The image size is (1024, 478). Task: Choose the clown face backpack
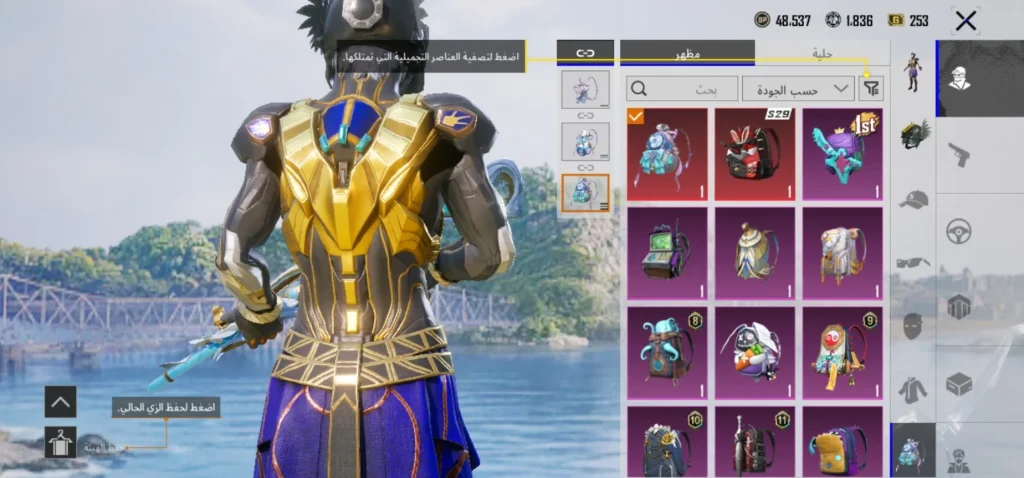point(842,351)
